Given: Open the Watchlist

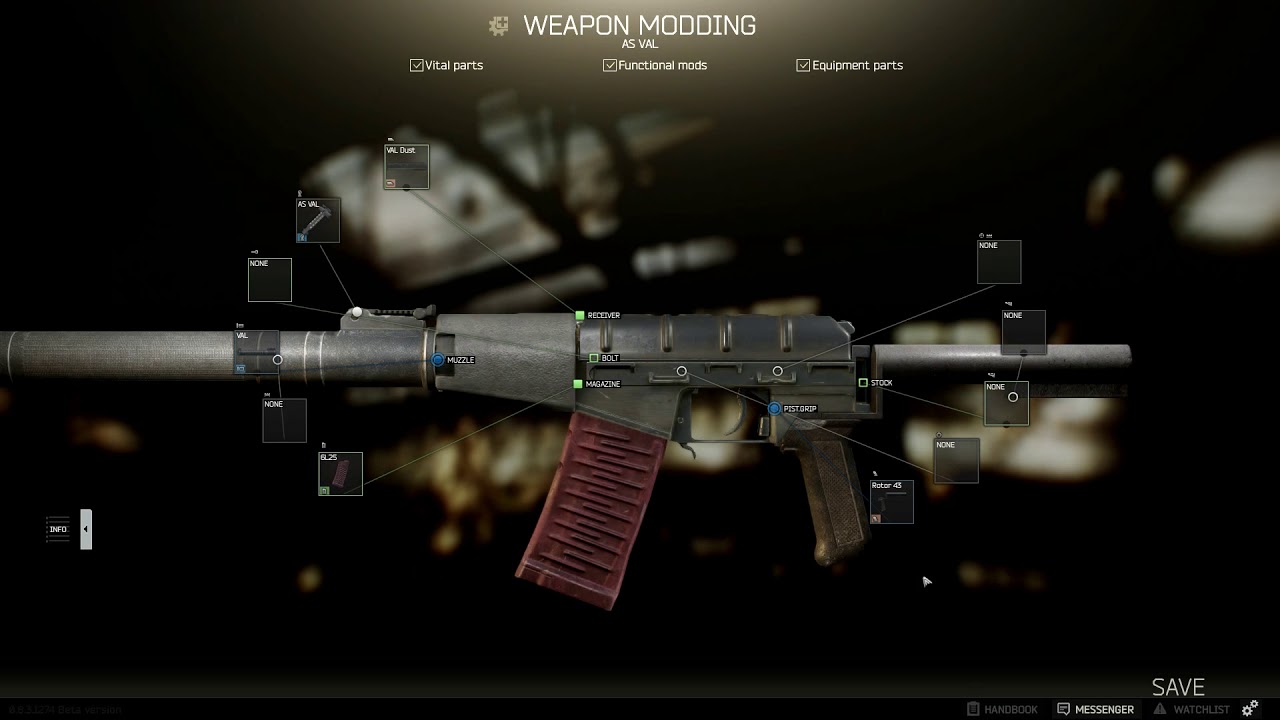Looking at the screenshot, I should (x=1192, y=709).
